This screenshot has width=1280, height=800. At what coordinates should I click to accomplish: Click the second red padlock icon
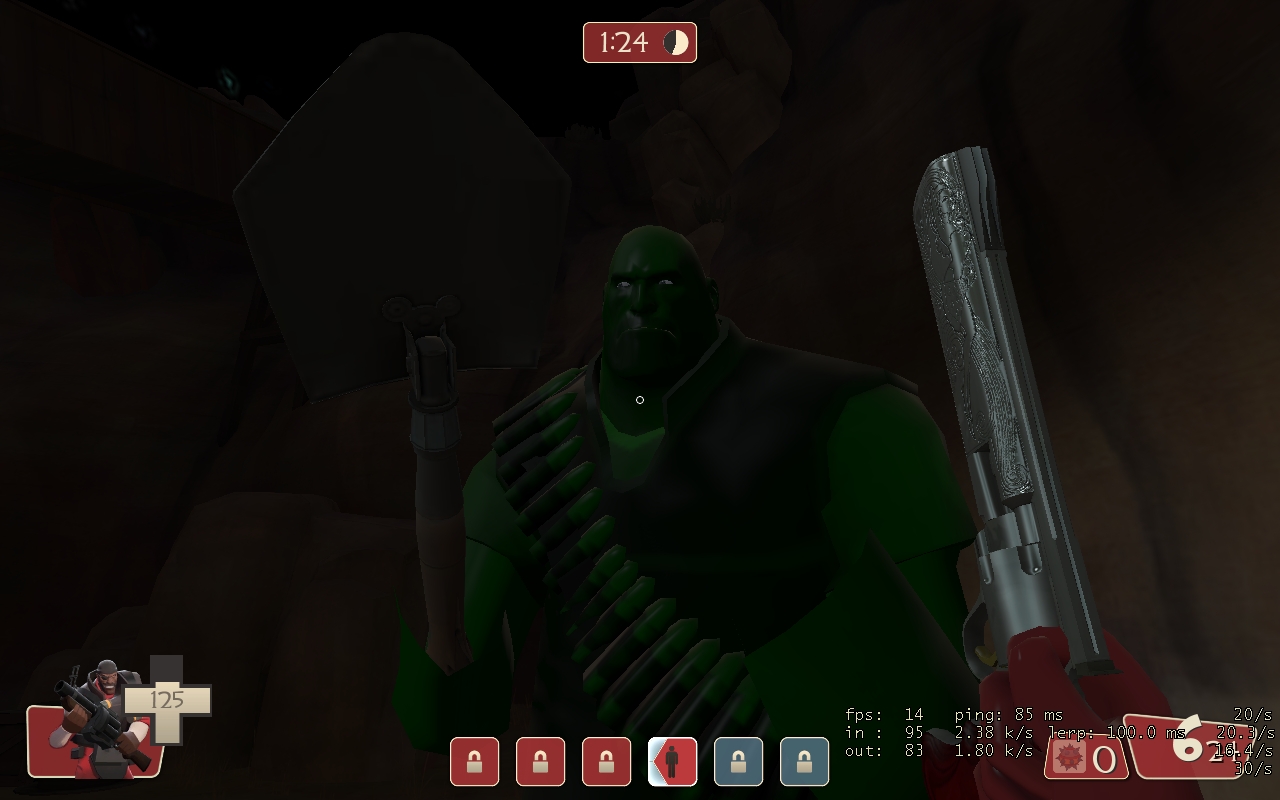(540, 761)
